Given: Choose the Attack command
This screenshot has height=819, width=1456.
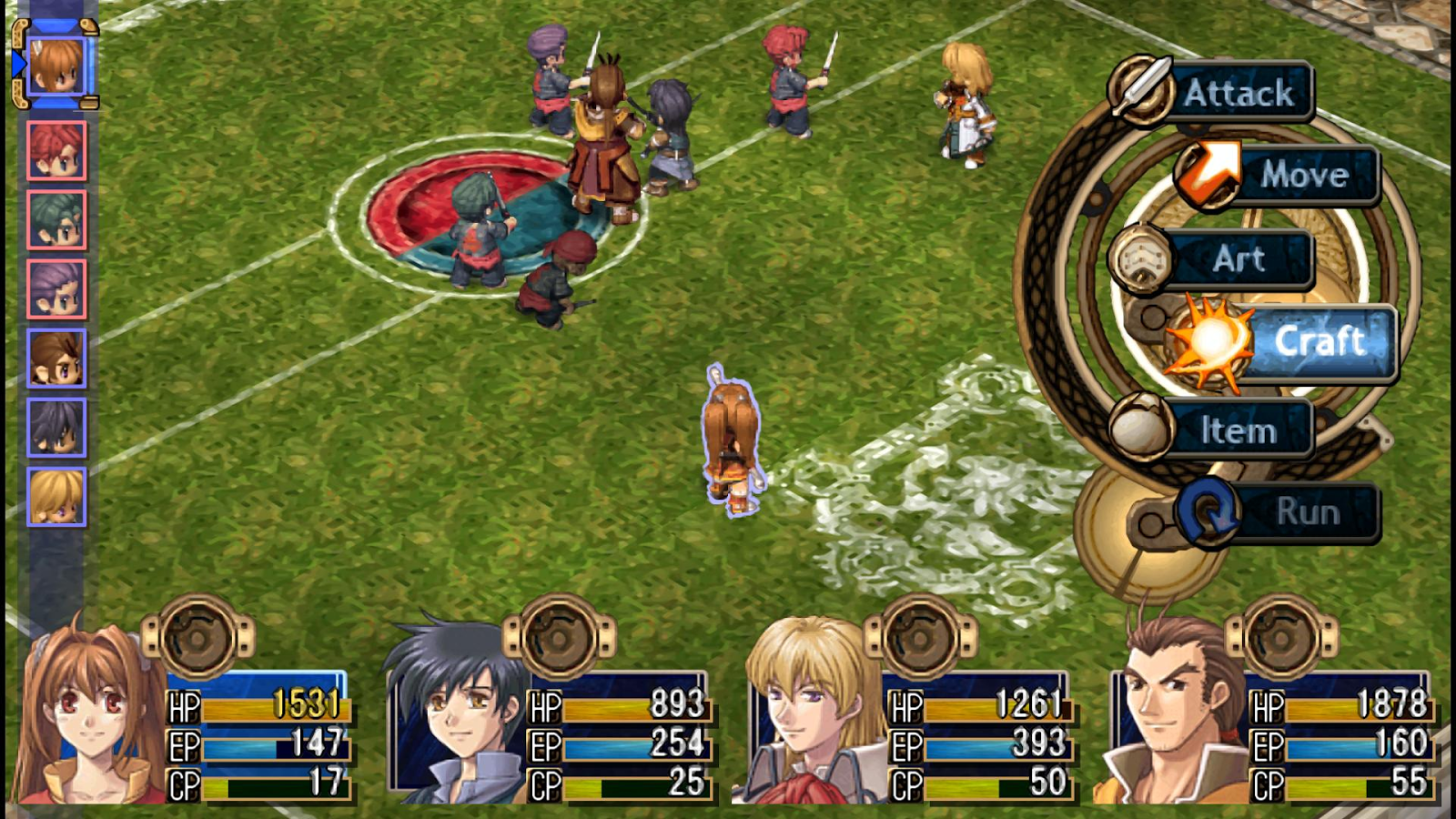Looking at the screenshot, I should 1238,93.
